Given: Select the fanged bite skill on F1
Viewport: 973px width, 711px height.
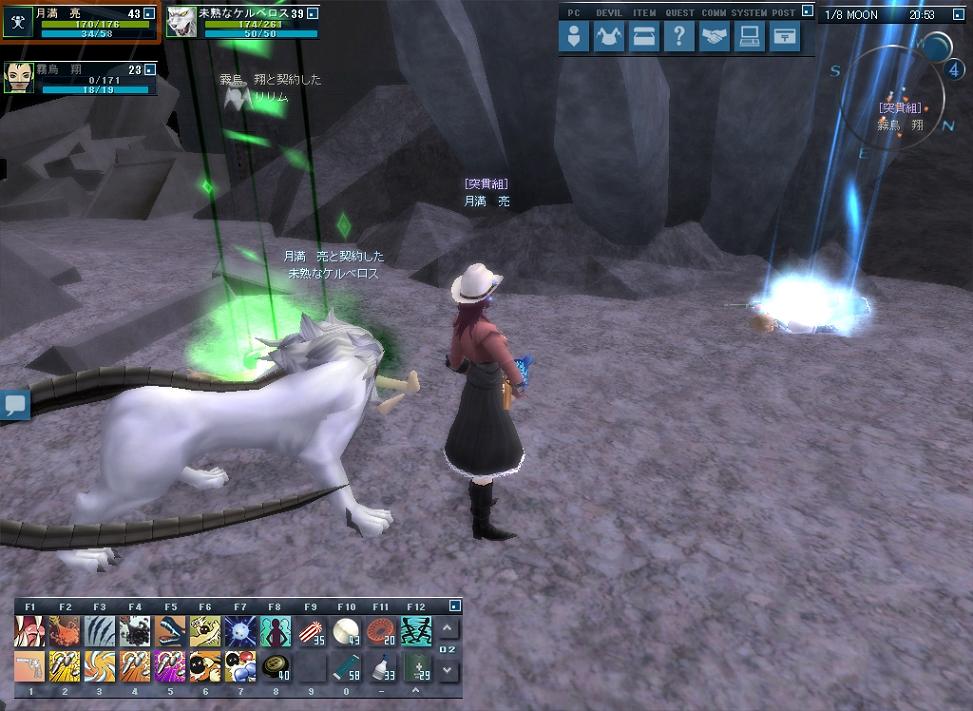Looking at the screenshot, I should (30, 631).
